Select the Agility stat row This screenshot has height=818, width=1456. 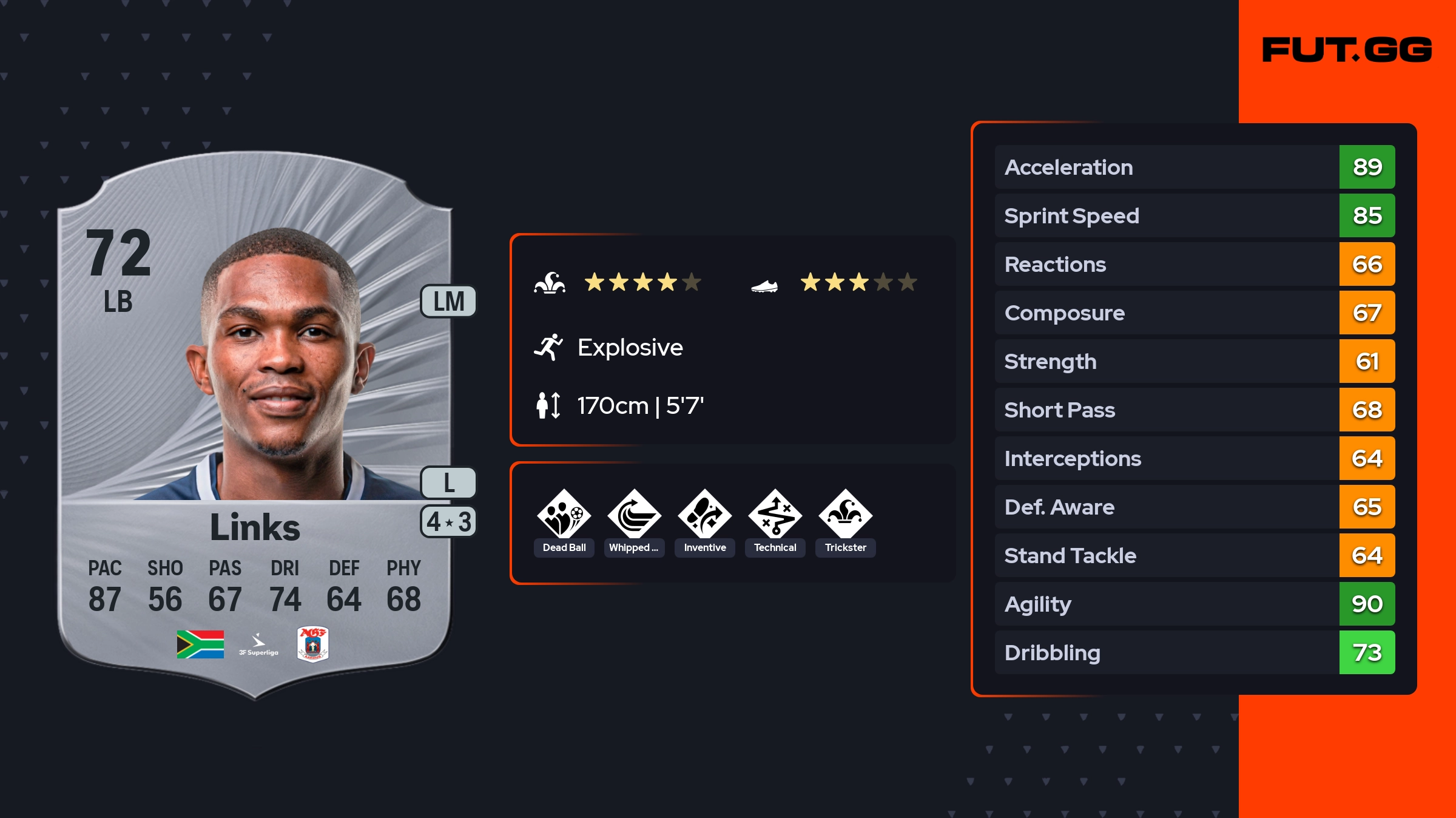(x=1194, y=604)
